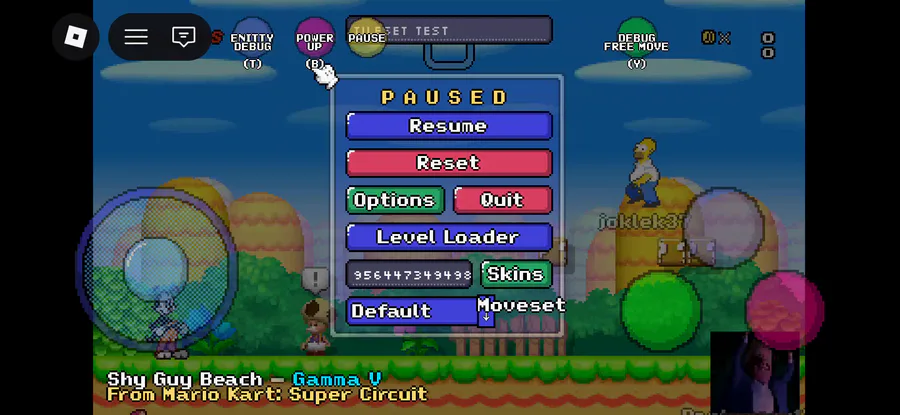Viewport: 900px width, 415px height.
Task: Tap the pink action button
Action: (x=784, y=307)
